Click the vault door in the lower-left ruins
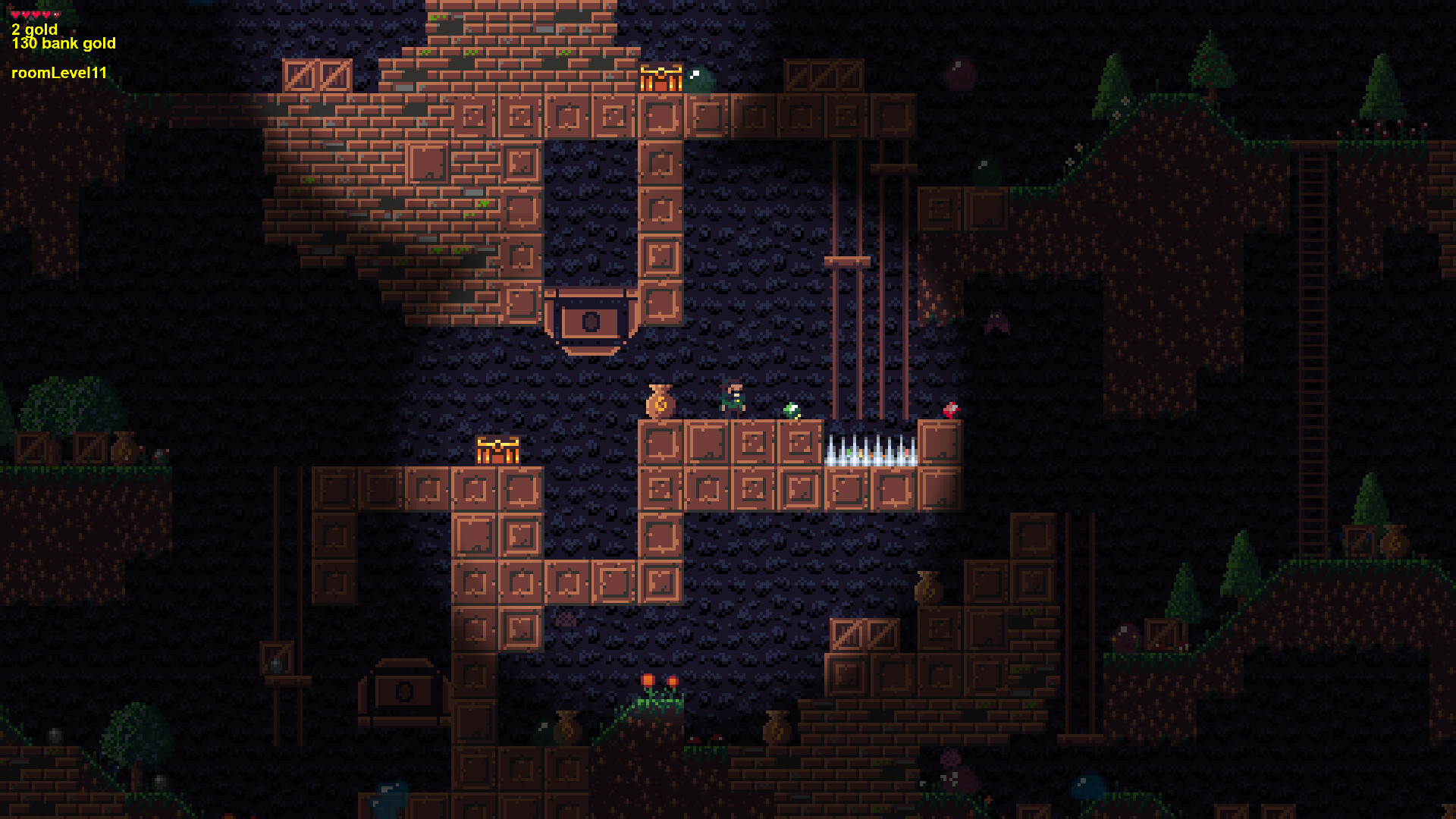Screen dimensions: 1456x819 [x=403, y=690]
